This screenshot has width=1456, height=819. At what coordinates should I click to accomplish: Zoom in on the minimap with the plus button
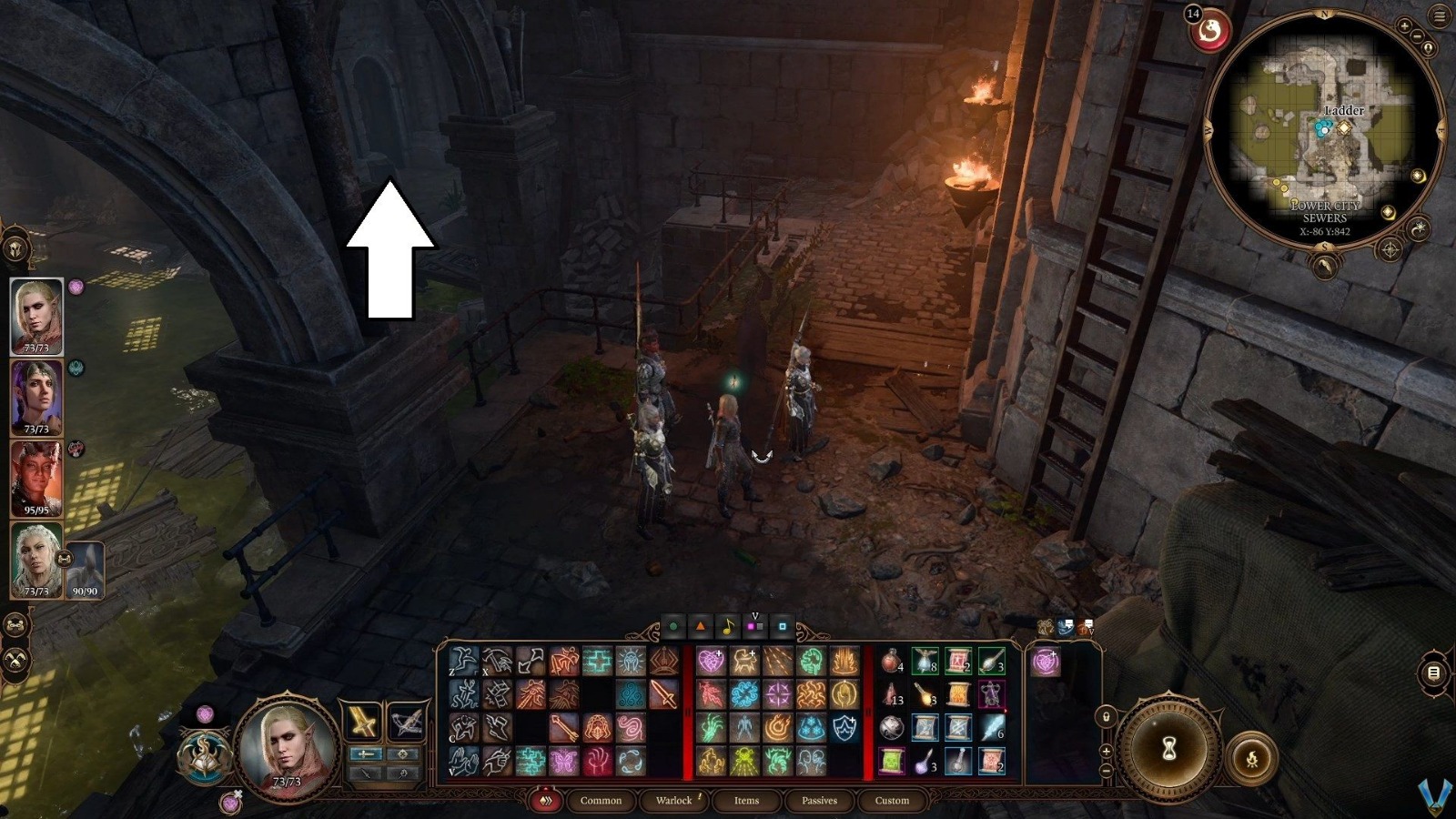1404,25
